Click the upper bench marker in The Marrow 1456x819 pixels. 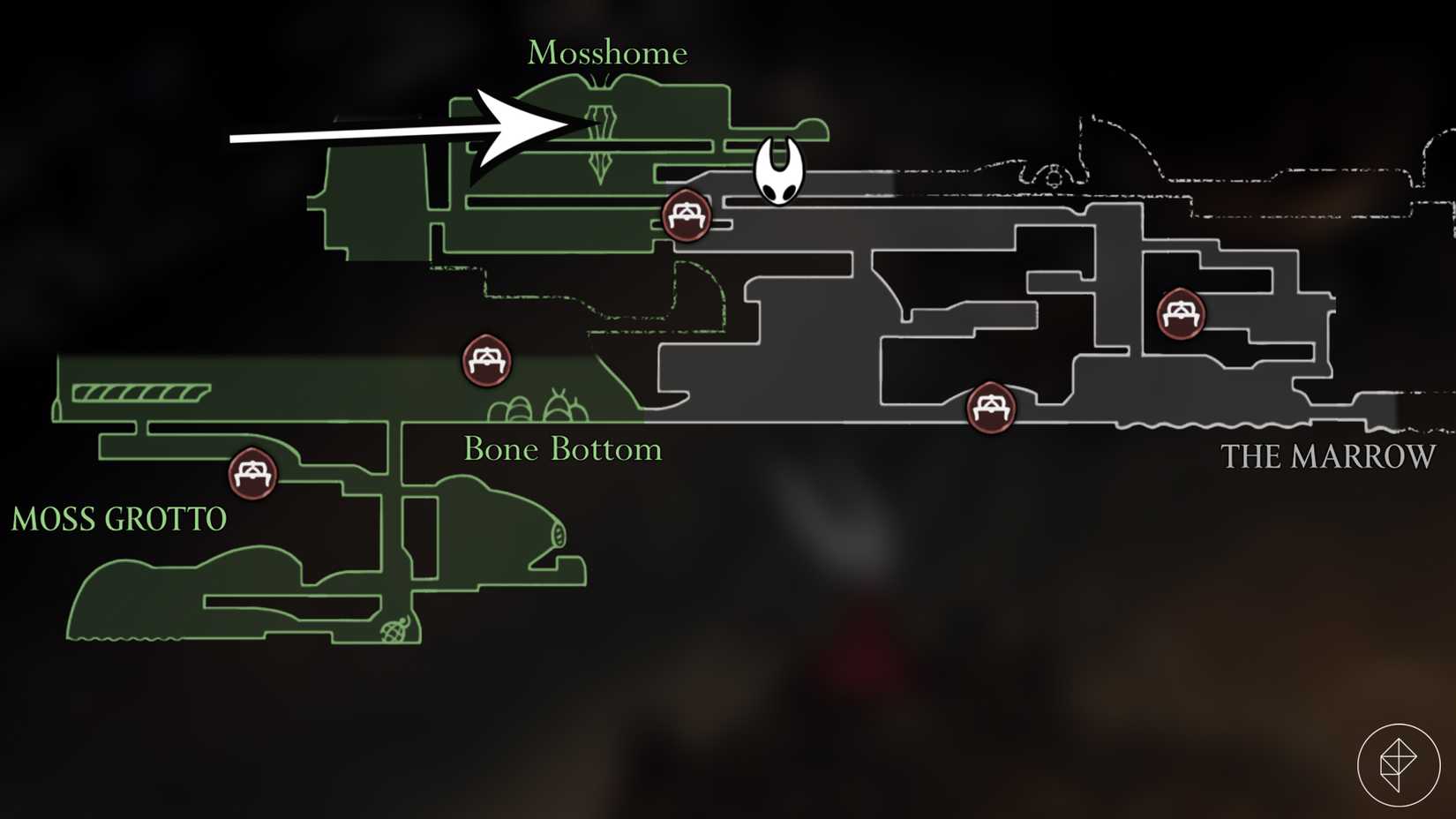[1180, 315]
